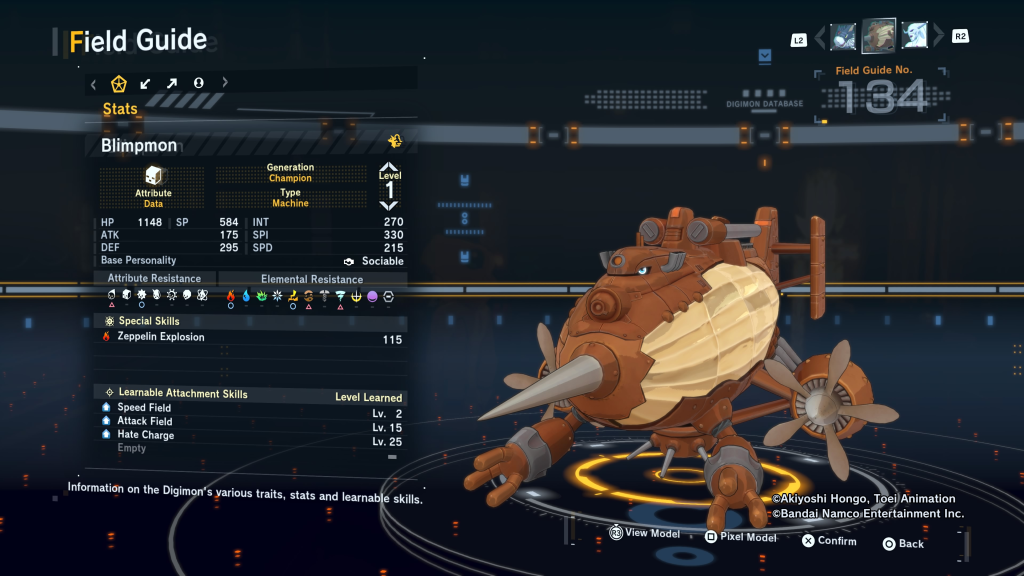Click the right arrow beside Digimon portraits
Screen dimensions: 1024x576
(938, 38)
